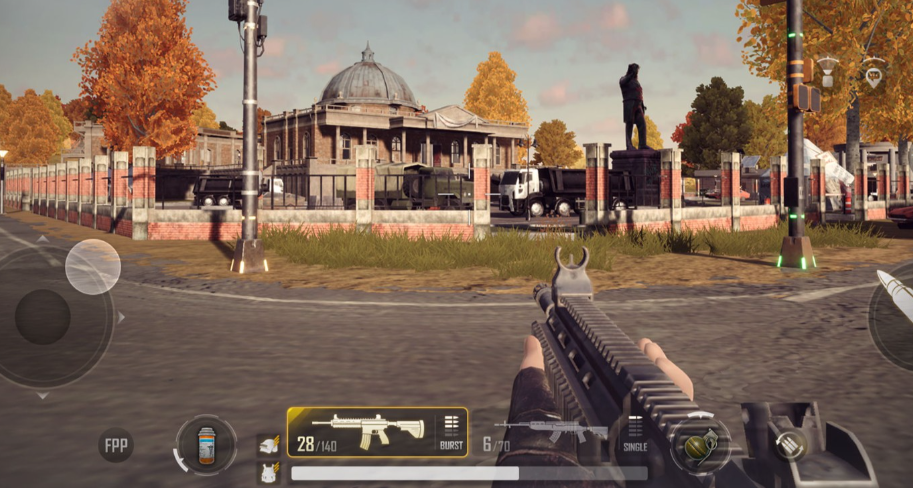Tap the reload magazine button

click(791, 445)
